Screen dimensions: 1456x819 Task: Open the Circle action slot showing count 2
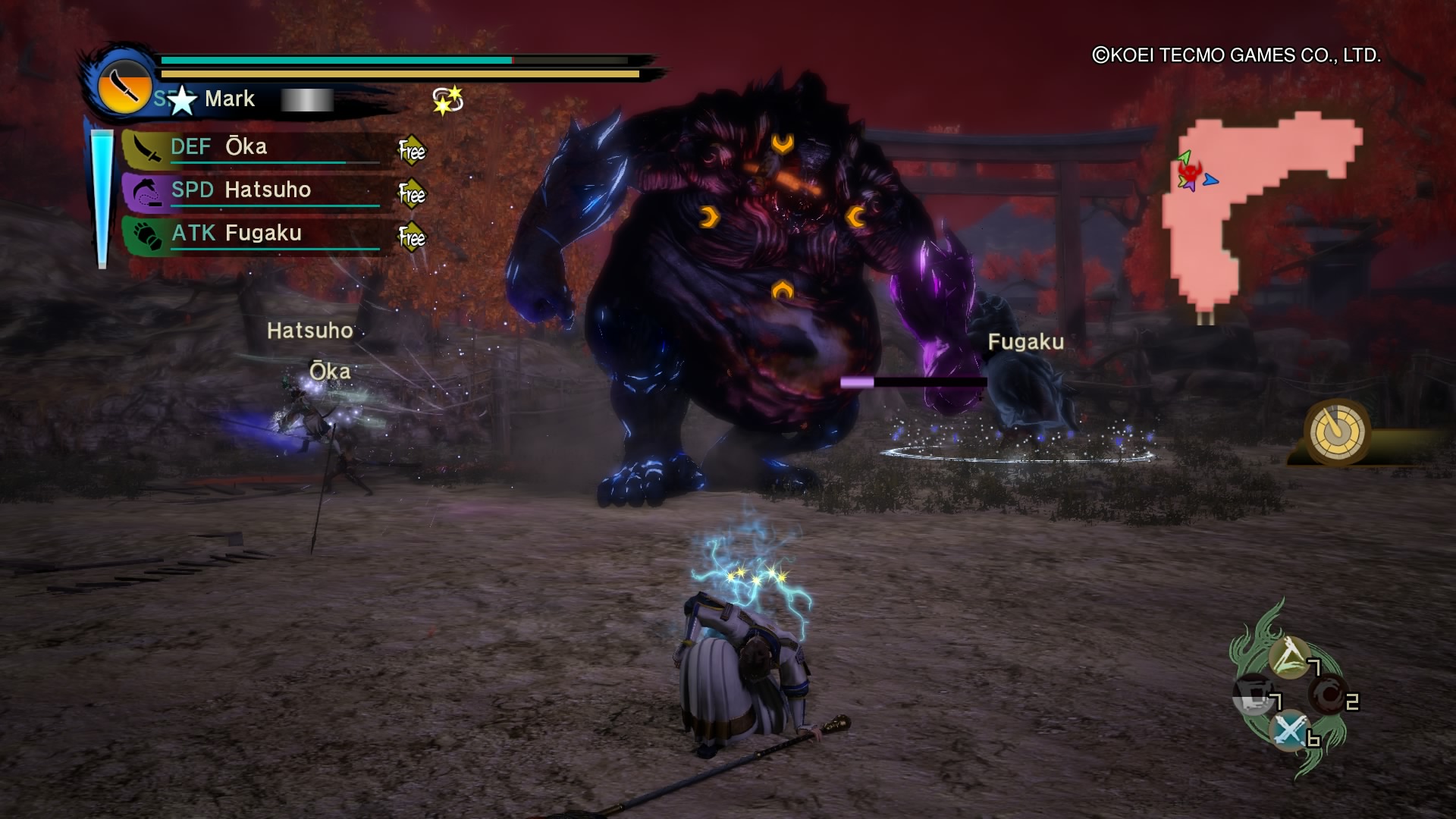pyautogui.click(x=1328, y=696)
